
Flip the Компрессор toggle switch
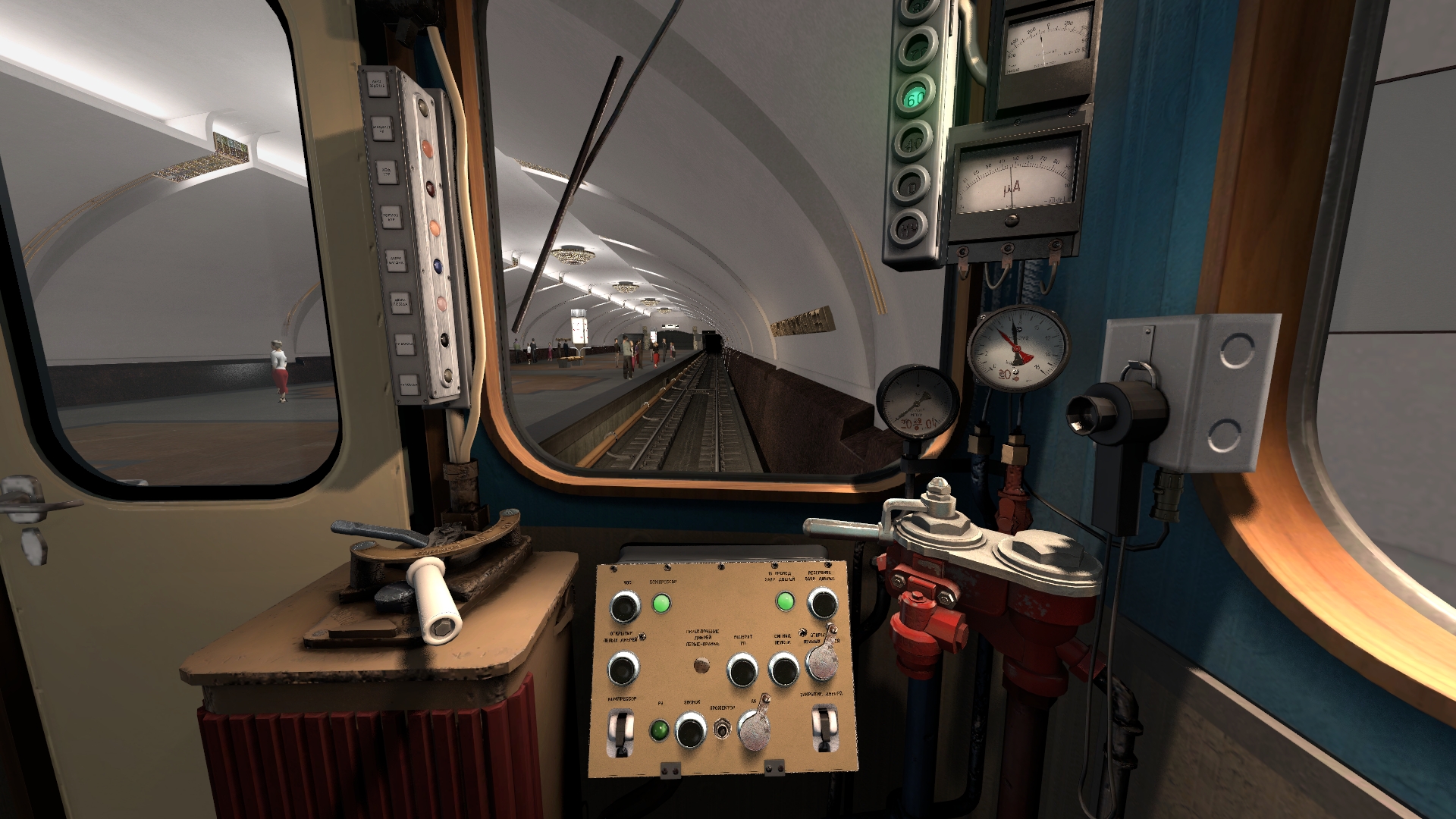[x=622, y=732]
